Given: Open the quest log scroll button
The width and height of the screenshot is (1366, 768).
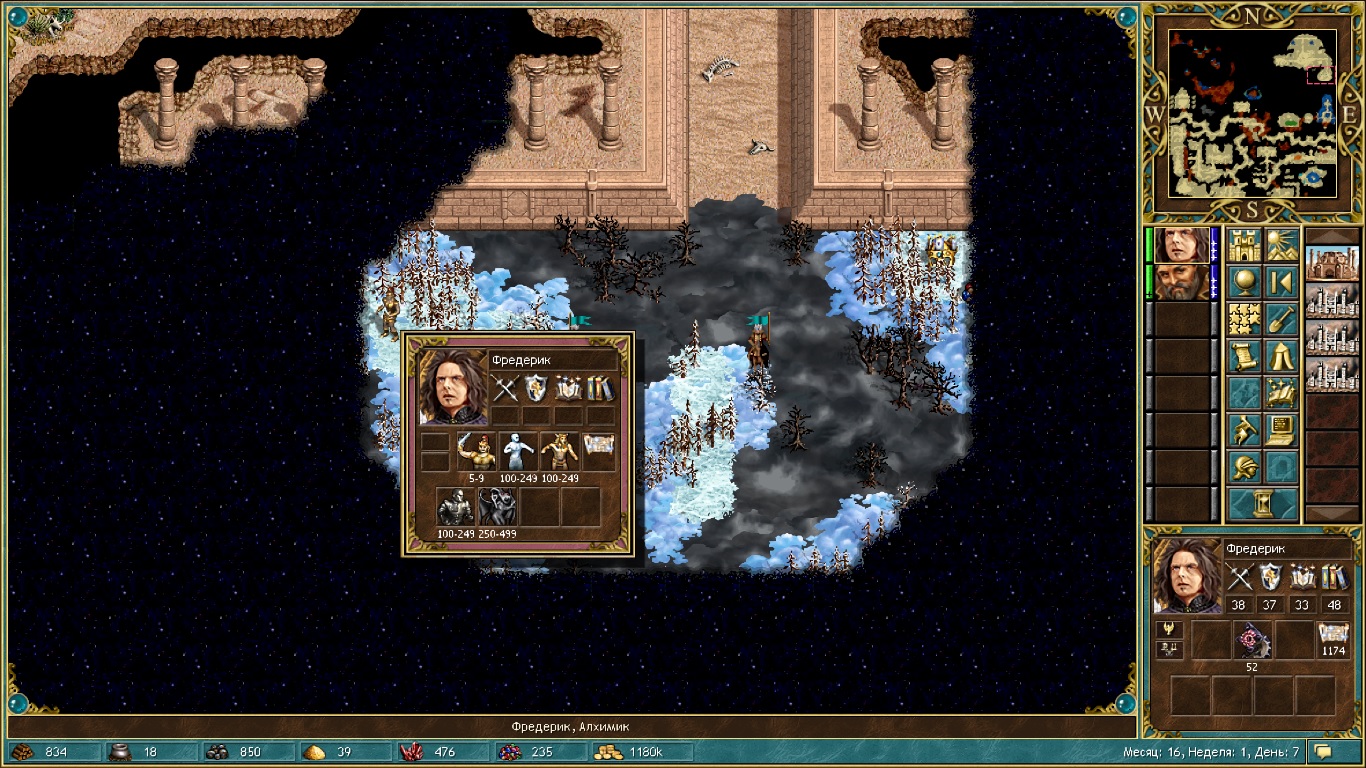Looking at the screenshot, I should coord(1245,356).
